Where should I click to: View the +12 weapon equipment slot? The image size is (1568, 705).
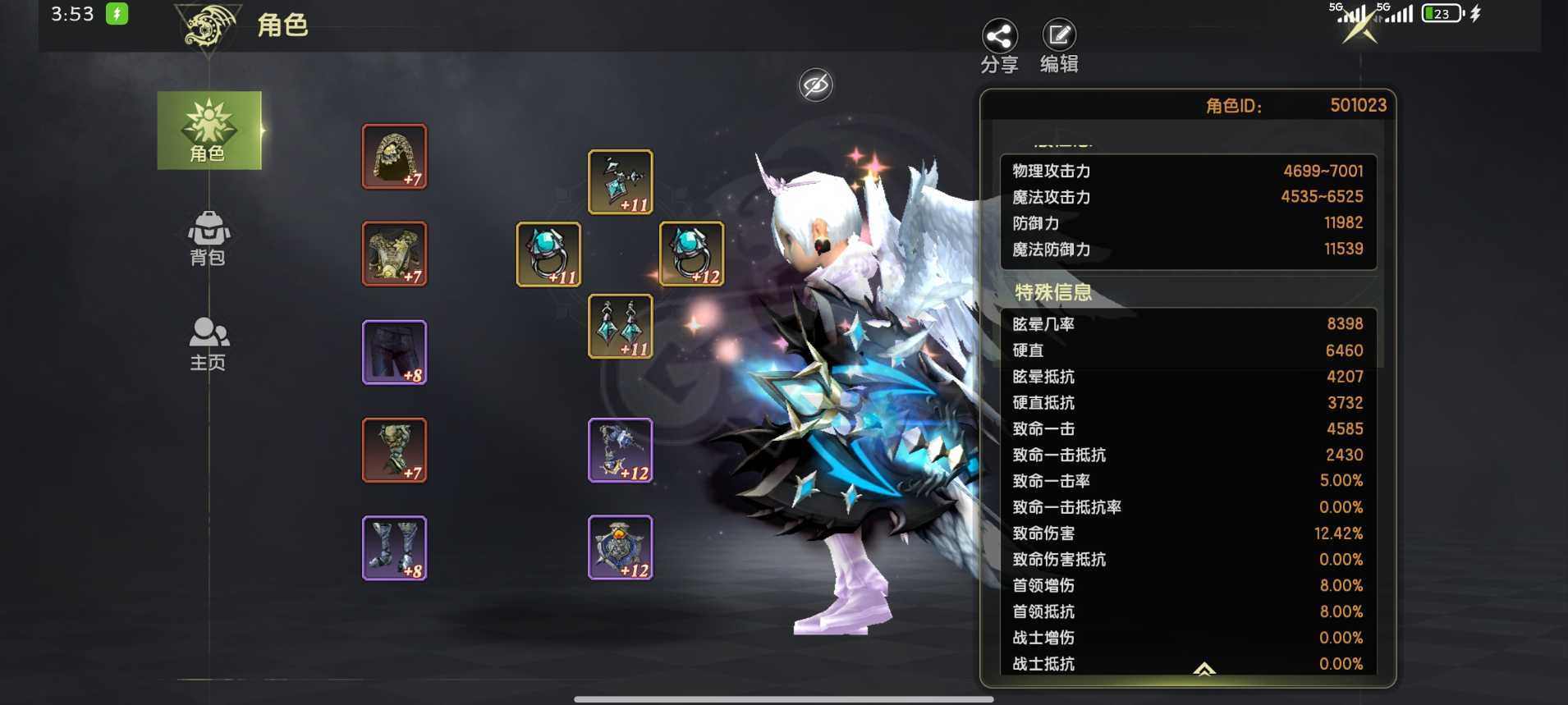coord(620,450)
